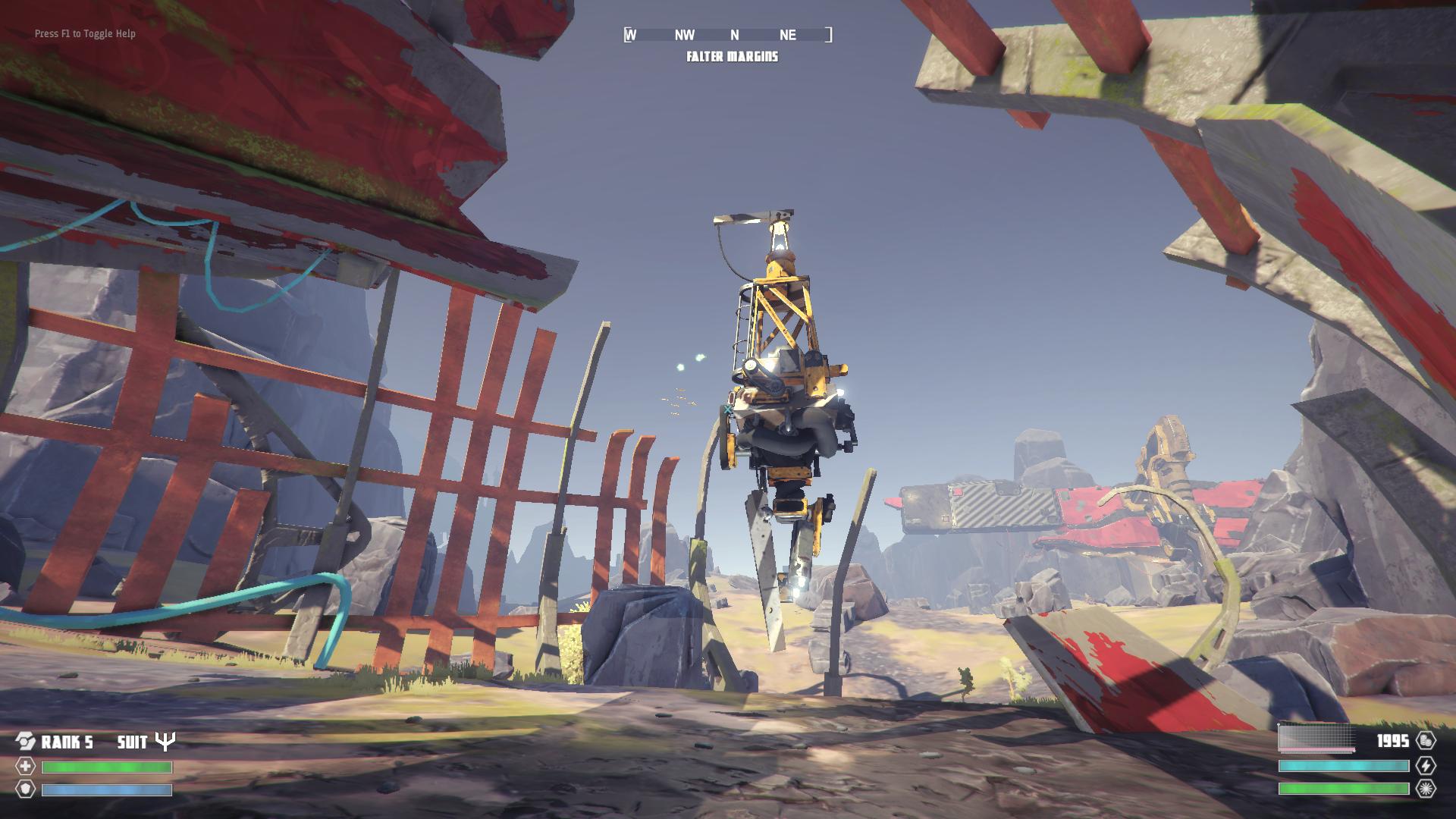Click the health cross hexagon icon
The height and width of the screenshot is (819, 1456).
point(26,767)
